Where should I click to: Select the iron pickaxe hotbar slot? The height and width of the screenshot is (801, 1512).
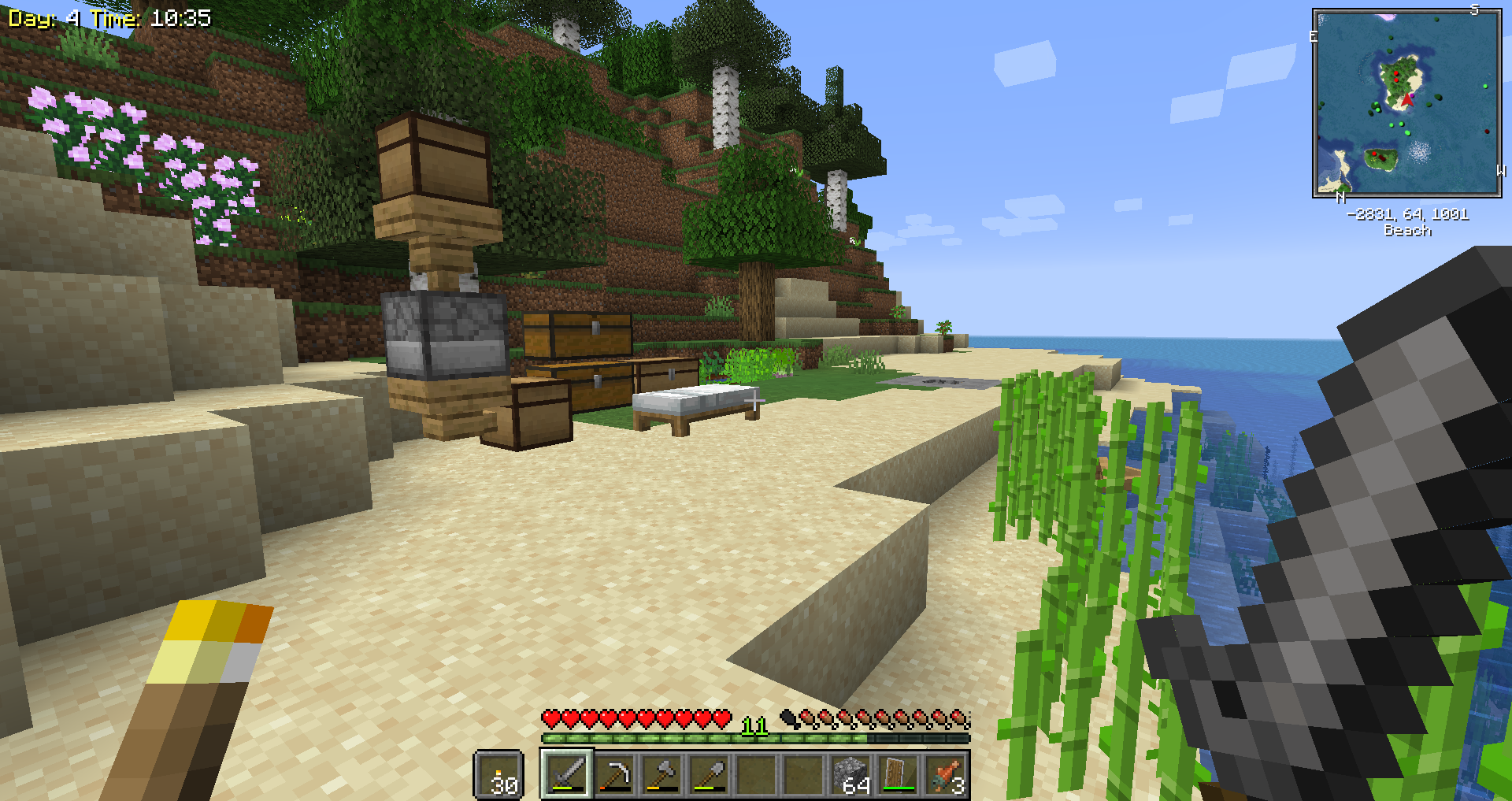tap(614, 774)
